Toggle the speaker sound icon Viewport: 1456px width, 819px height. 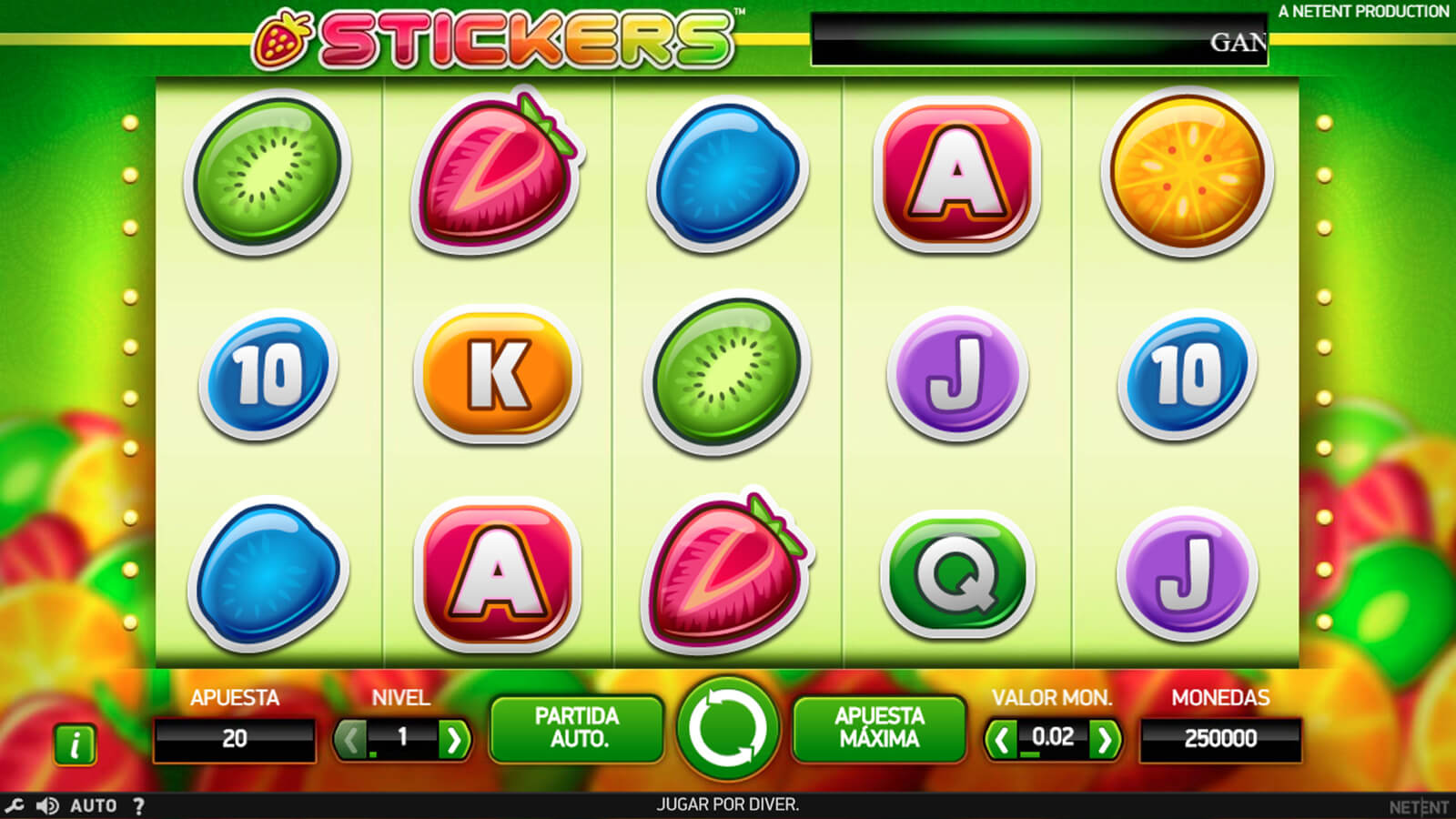47,805
